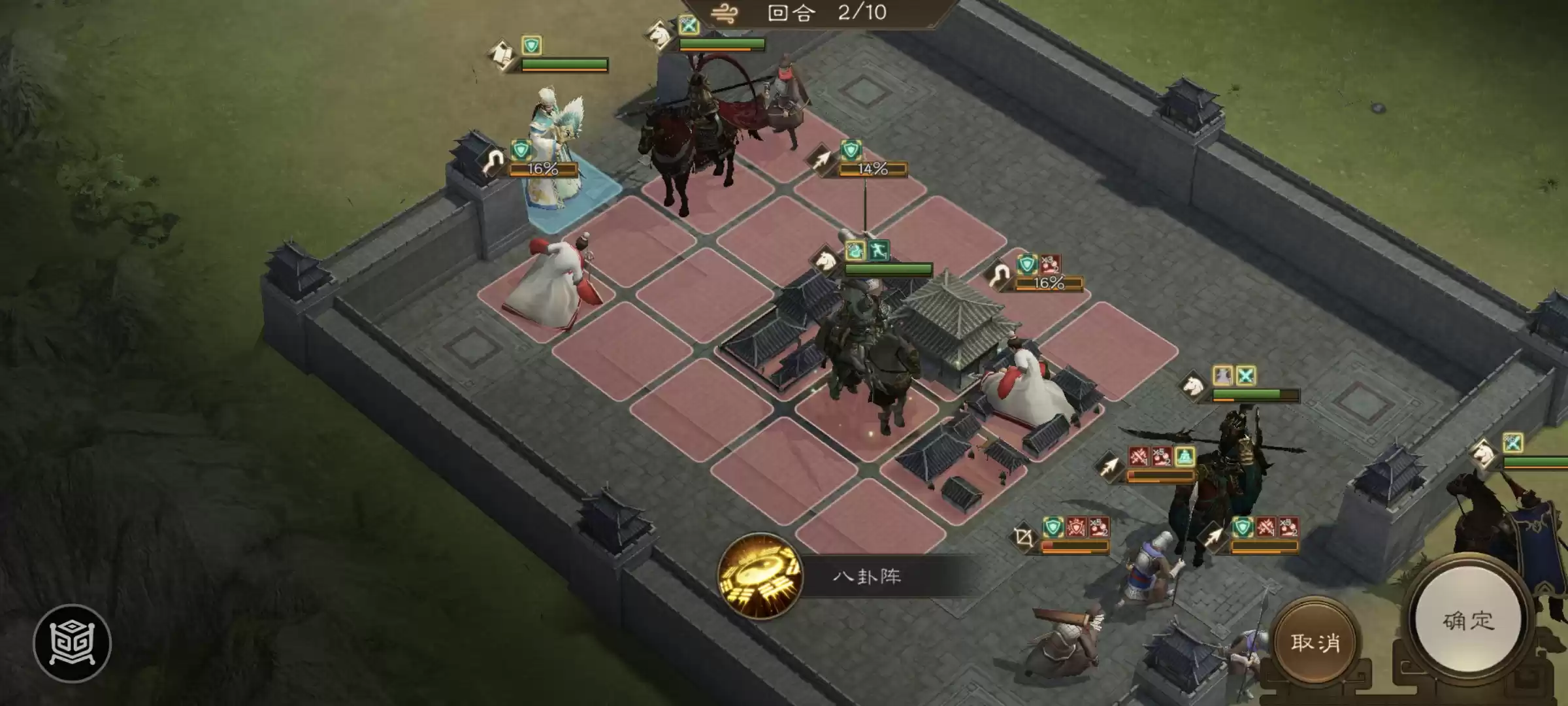Image resolution: width=1568 pixels, height=706 pixels.
Task: Tap the red shield debuff icon on the soldier unit
Action: click(1075, 527)
